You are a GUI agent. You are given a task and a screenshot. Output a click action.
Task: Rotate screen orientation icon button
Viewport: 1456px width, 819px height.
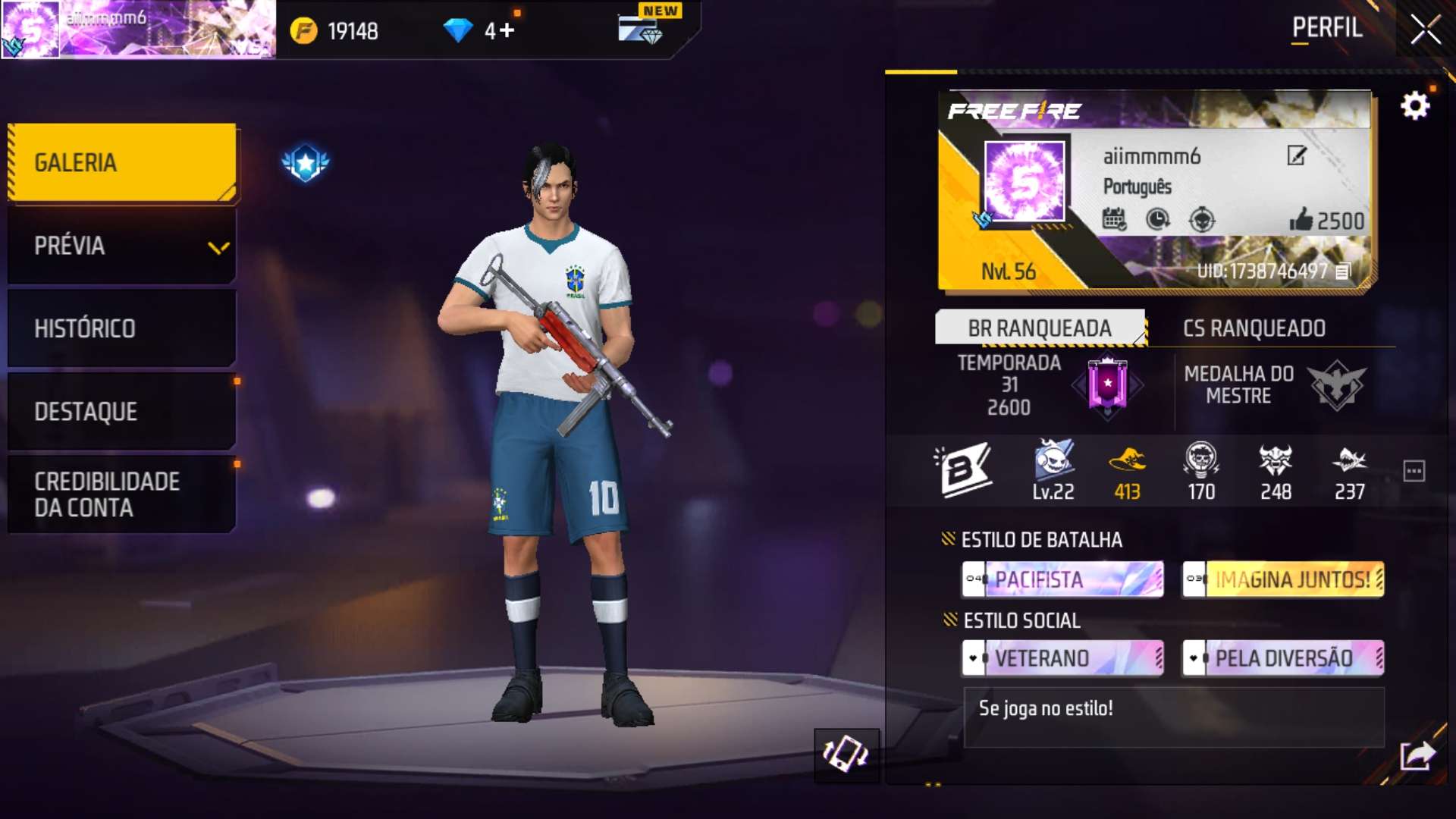(x=846, y=755)
